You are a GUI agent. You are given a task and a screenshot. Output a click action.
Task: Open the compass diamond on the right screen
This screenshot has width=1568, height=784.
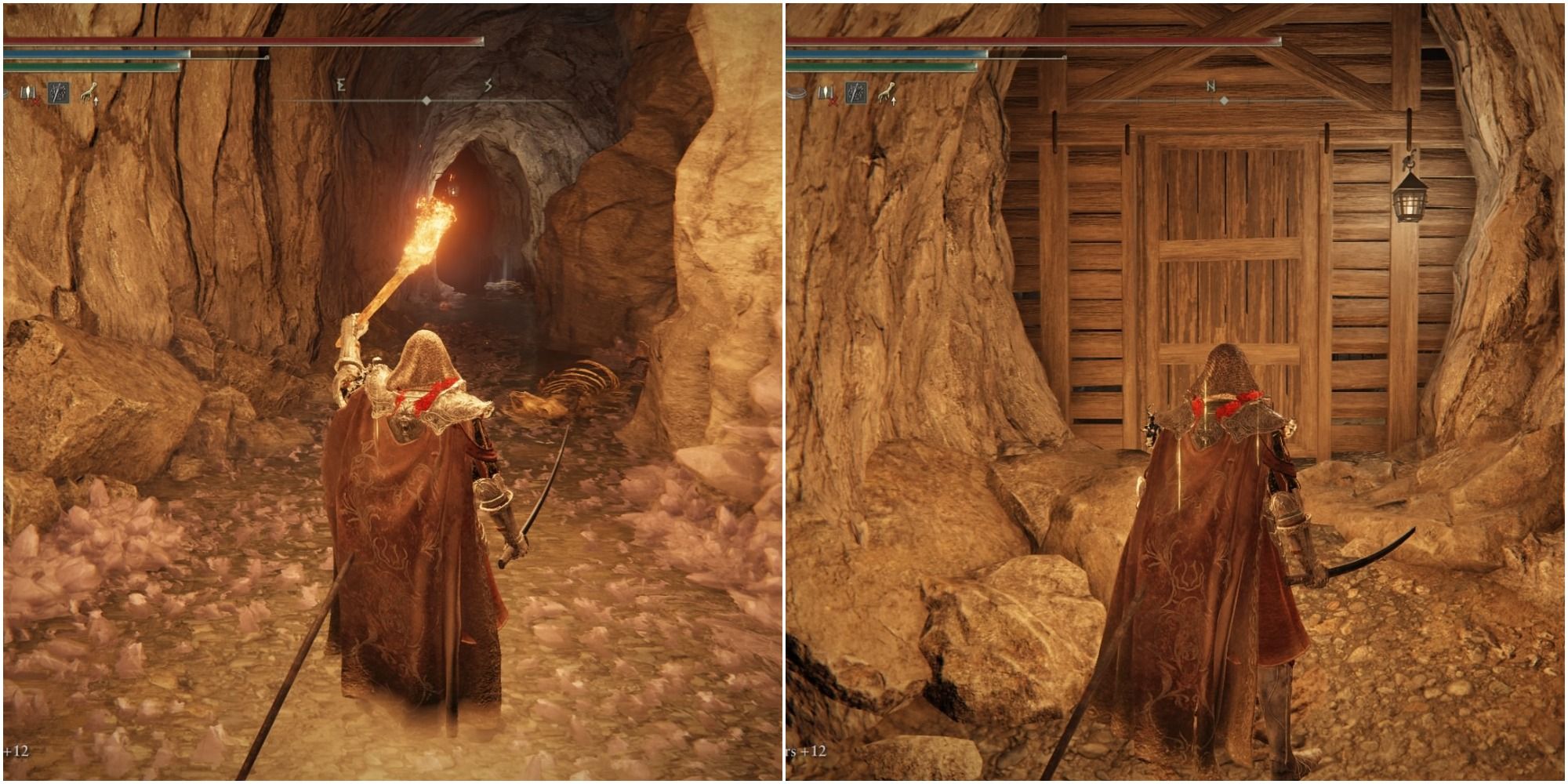(1225, 100)
